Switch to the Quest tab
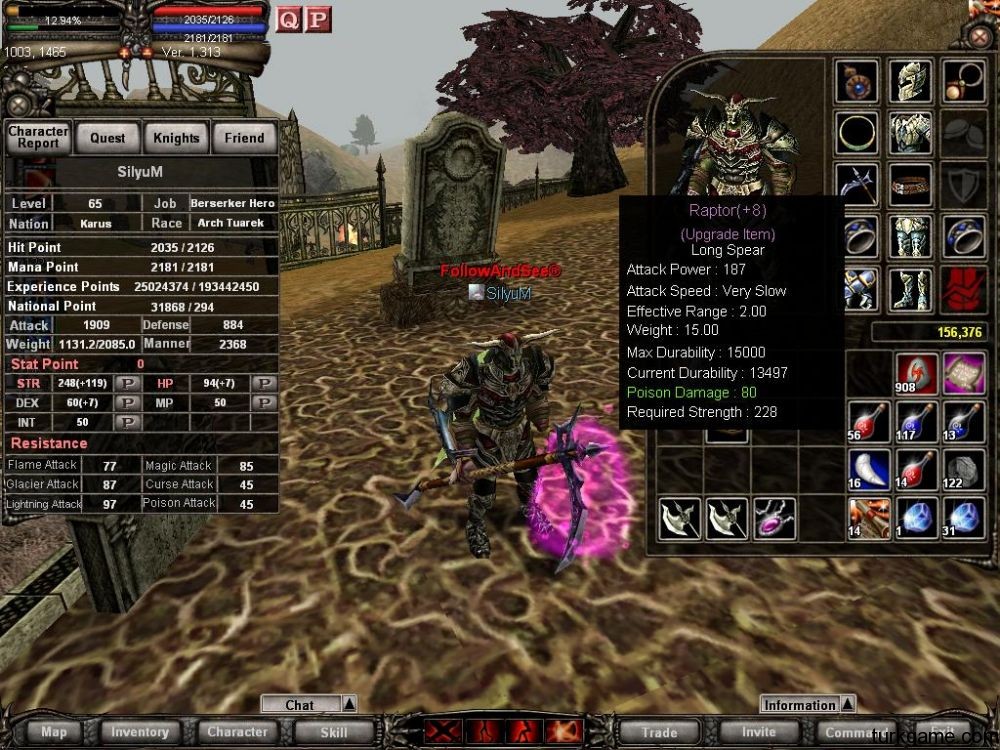This screenshot has width=1000, height=750. (108, 138)
